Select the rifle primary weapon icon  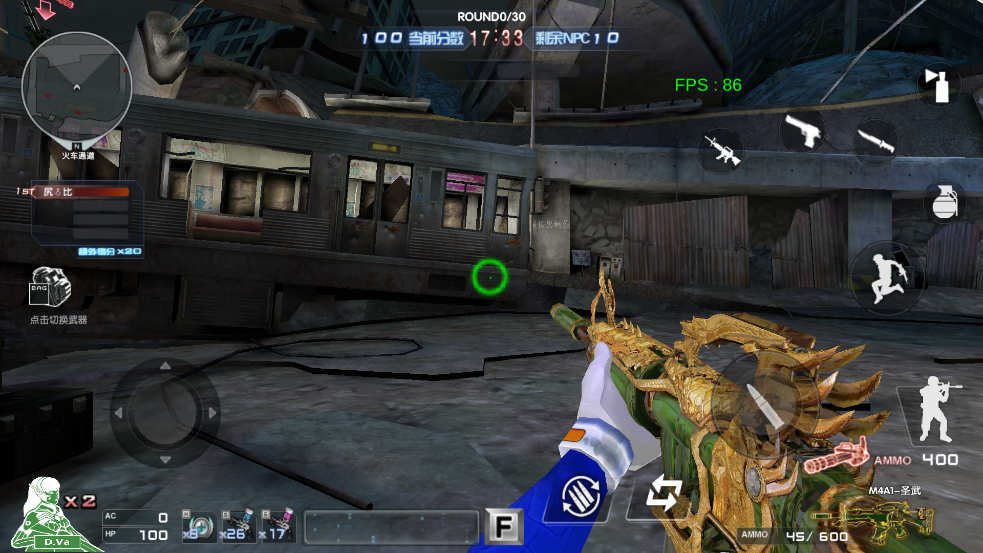click(720, 151)
